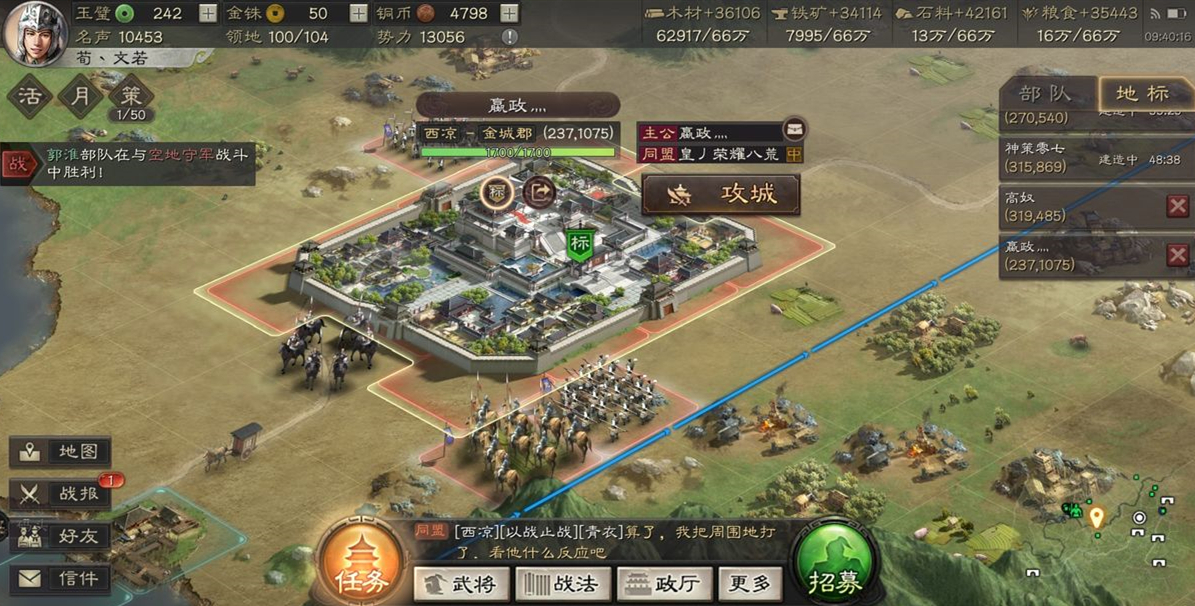1195x606 pixels.
Task: Open the 政厅 government hall
Action: coord(663,583)
